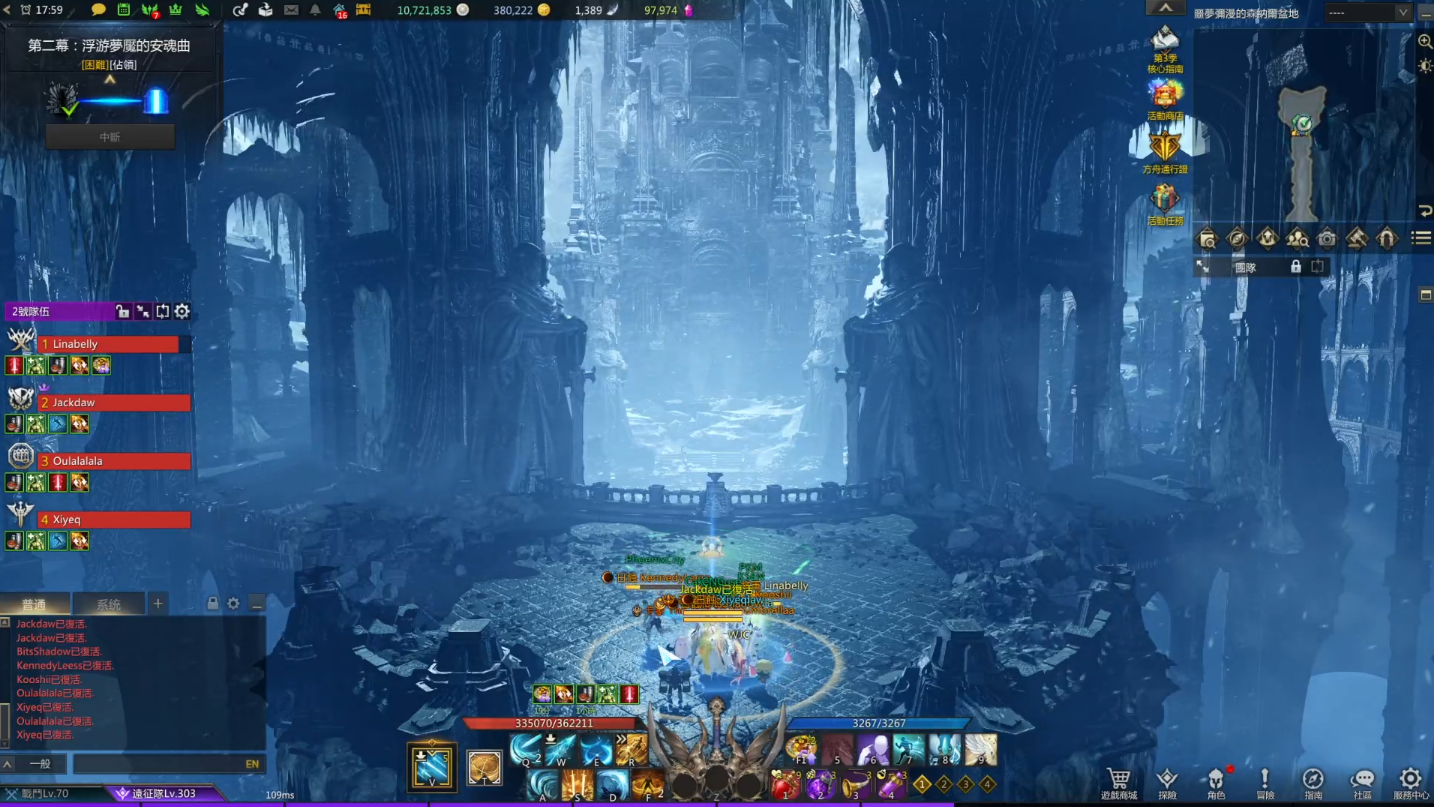Image resolution: width=1434 pixels, height=807 pixels.
Task: Open party frame settings gear
Action: [x=182, y=312]
